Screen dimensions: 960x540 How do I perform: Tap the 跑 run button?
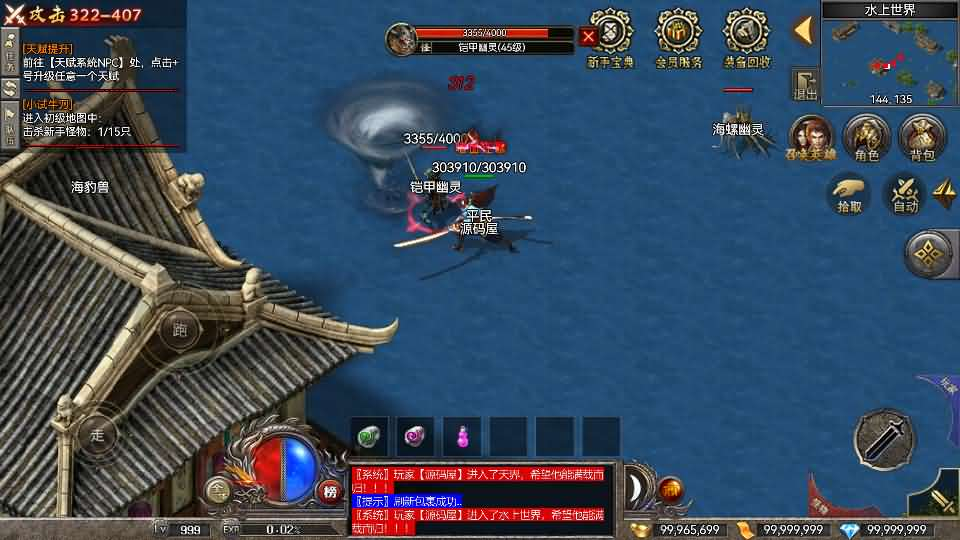pyautogui.click(x=180, y=329)
